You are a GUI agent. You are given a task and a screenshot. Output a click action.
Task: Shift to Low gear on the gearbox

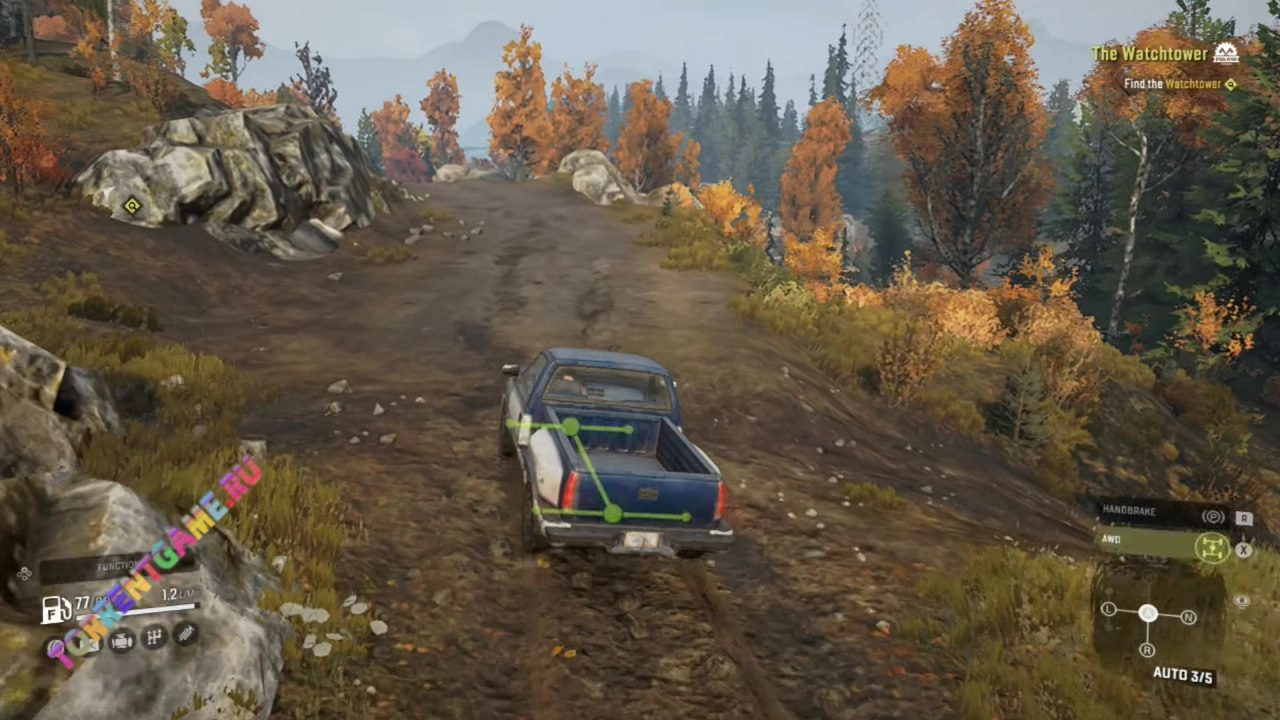pos(1109,610)
